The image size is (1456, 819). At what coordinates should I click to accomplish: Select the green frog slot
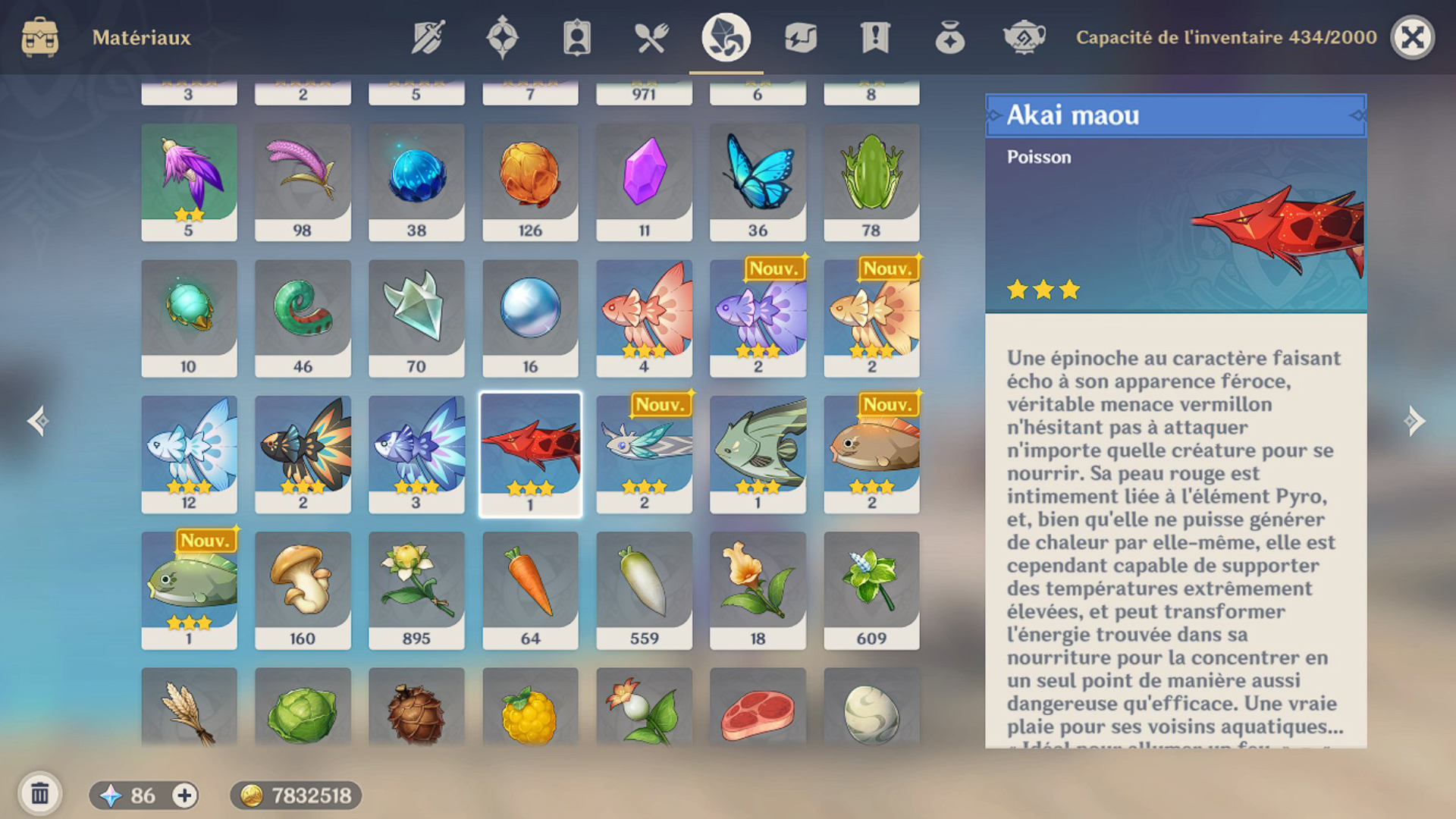coord(871,182)
